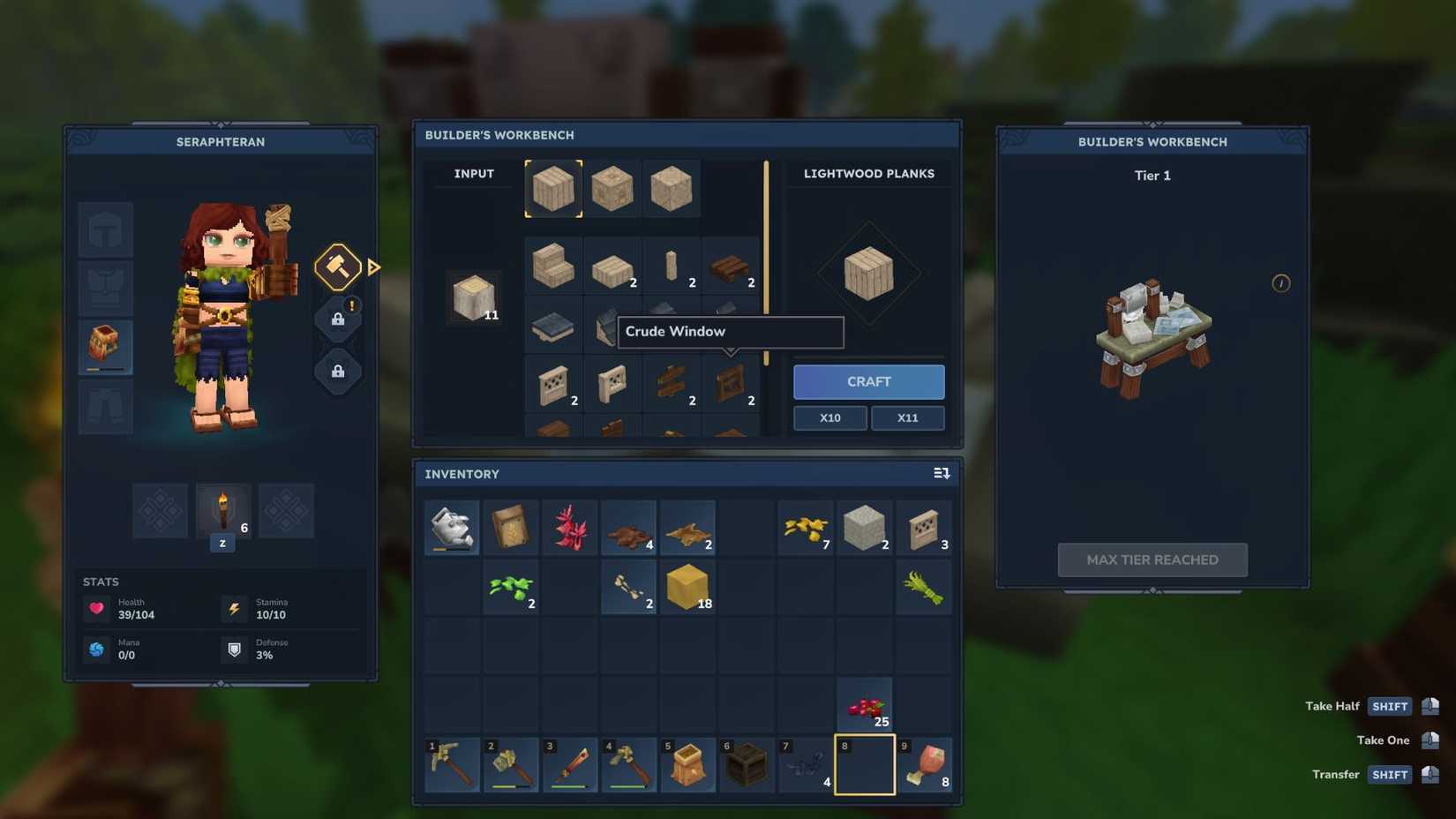The height and width of the screenshot is (819, 1456).
Task: Select the torch item below the character
Action: coord(222,510)
